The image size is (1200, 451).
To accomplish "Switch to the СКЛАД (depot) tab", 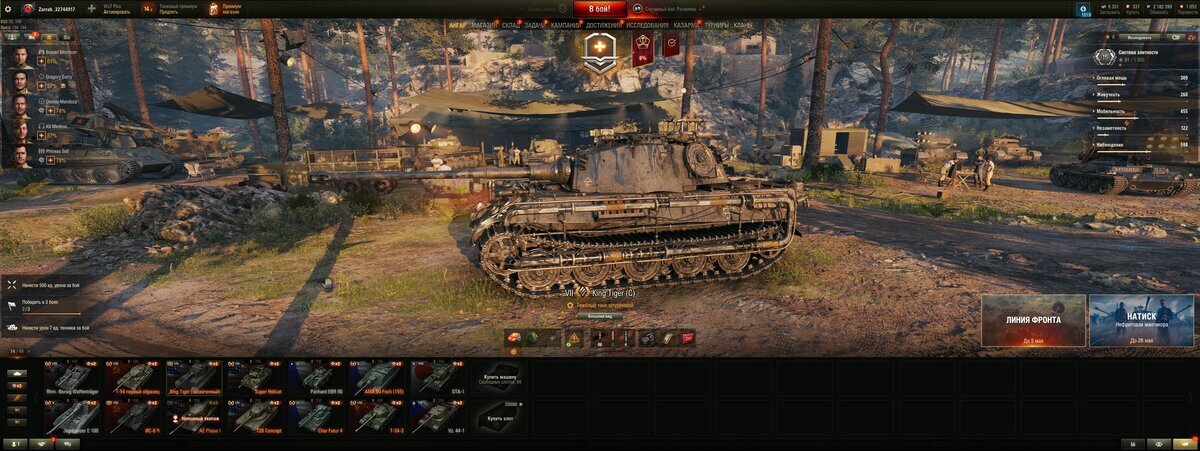I will click(x=509, y=25).
